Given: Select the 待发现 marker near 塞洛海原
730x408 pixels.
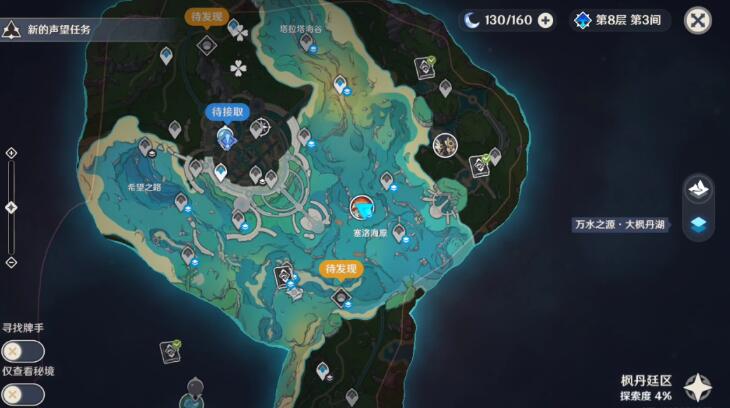Looking at the screenshot, I should coord(341,269).
